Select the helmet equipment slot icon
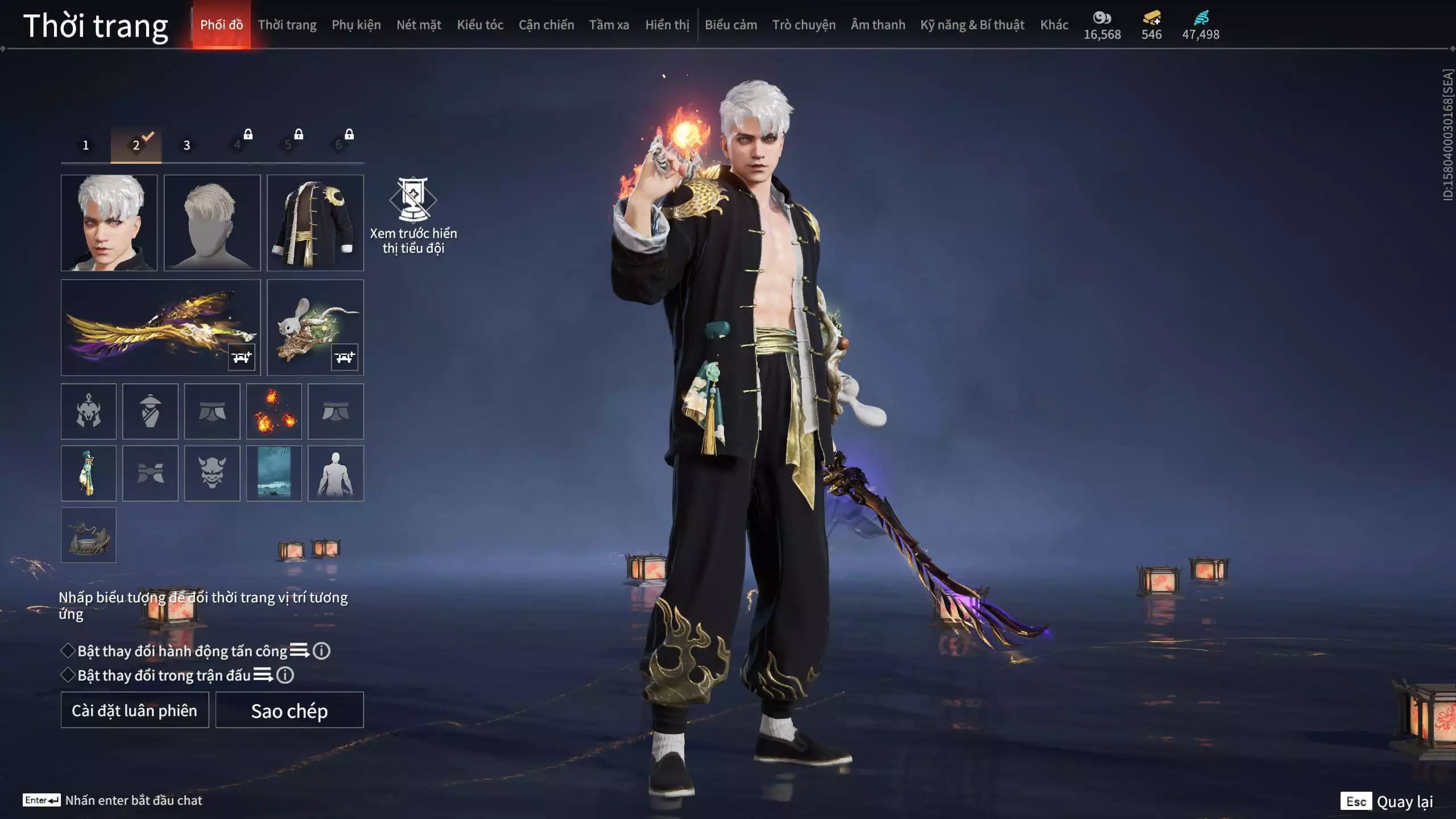The height and width of the screenshot is (819, 1456). (89, 411)
